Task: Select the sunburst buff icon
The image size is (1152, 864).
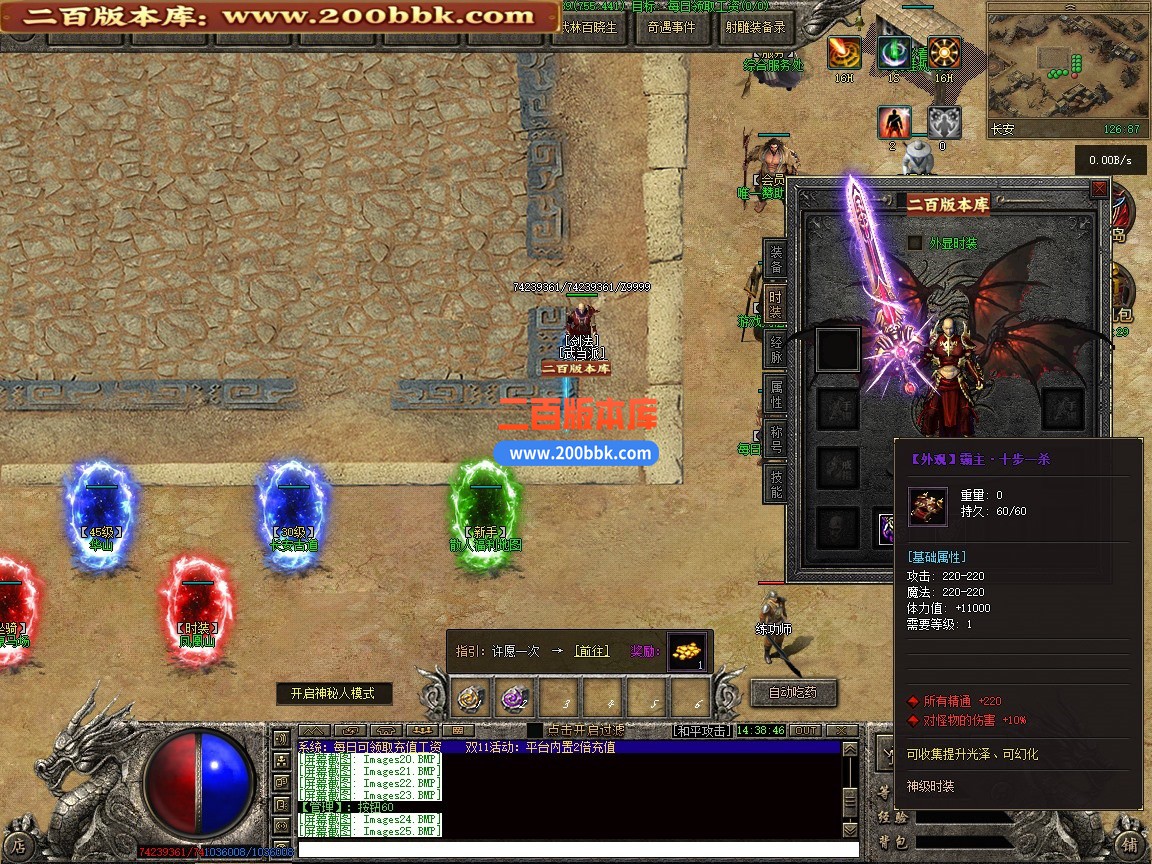Action: [x=943, y=52]
